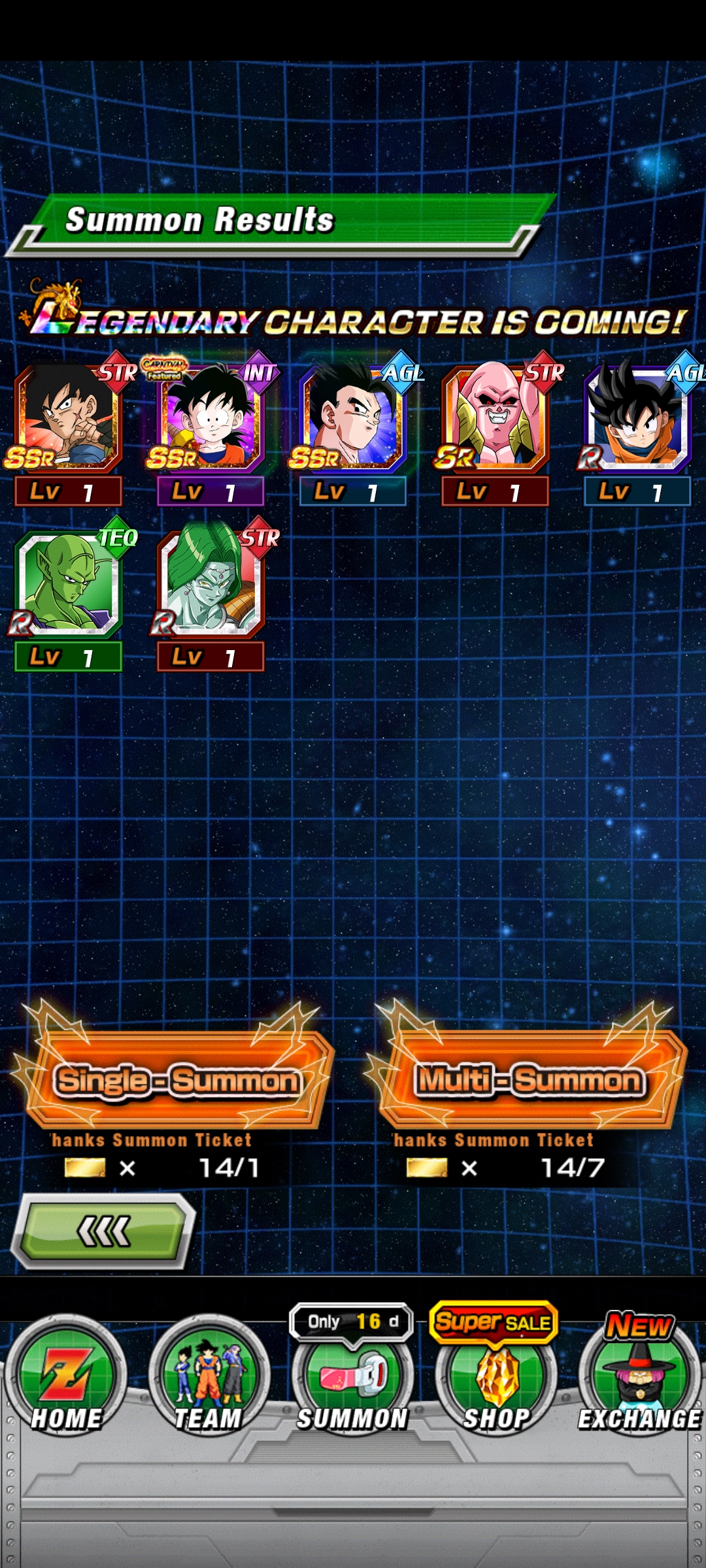Tap the Single-Summon button
The height and width of the screenshot is (1568, 706).
pyautogui.click(x=176, y=1081)
